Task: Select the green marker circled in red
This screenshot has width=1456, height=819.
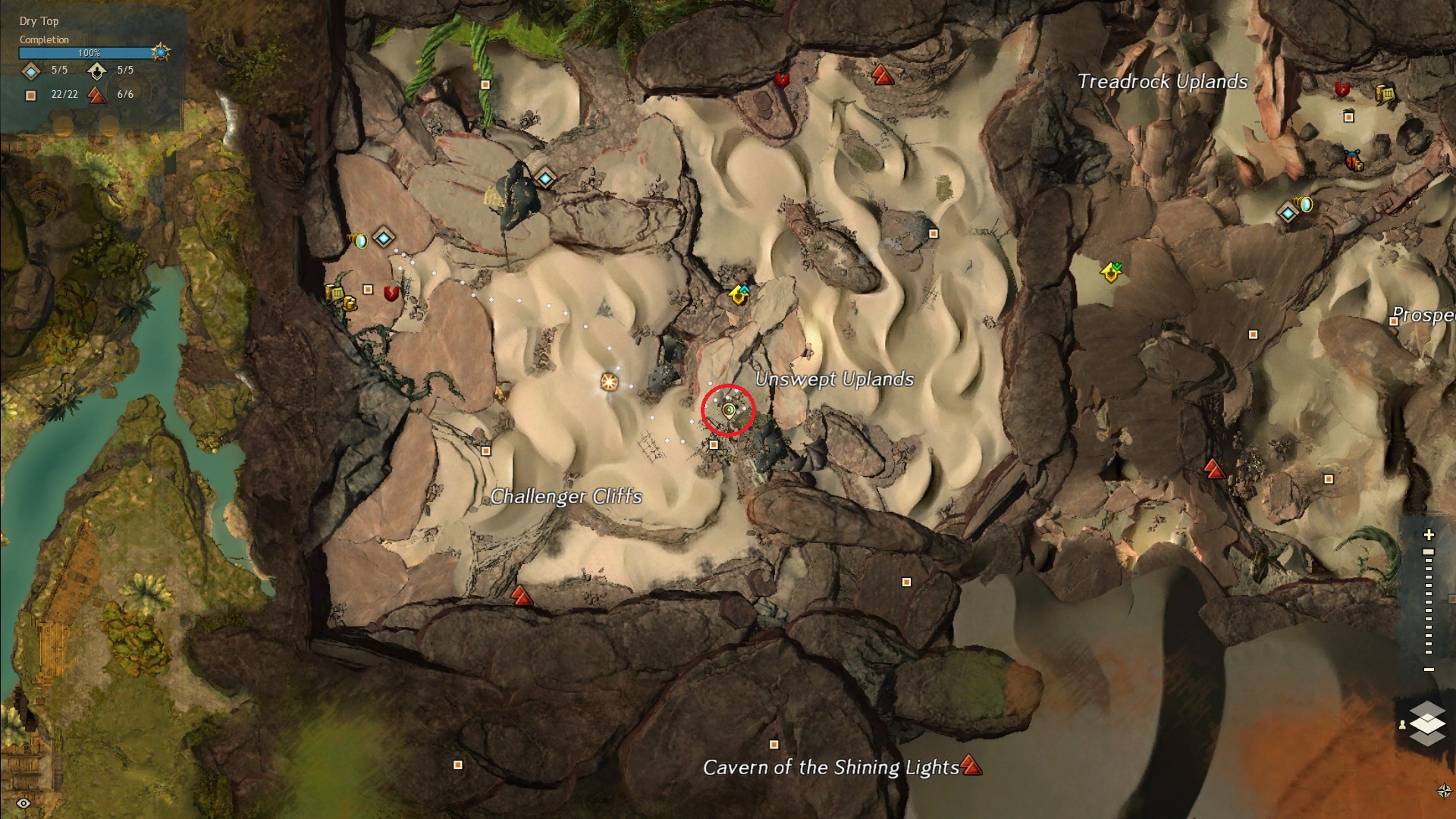Action: (729, 410)
